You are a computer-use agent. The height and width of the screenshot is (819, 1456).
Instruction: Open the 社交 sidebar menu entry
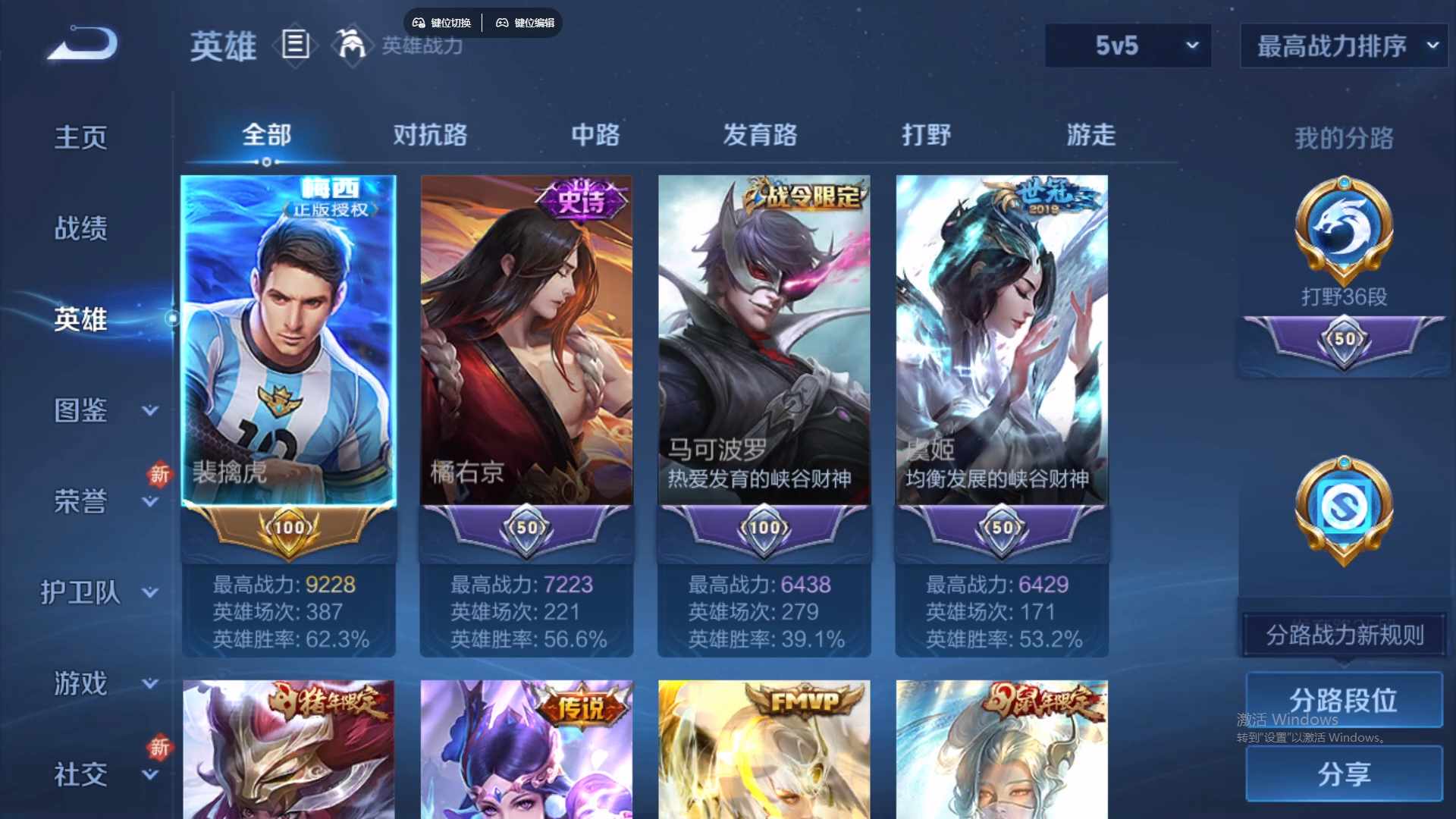[x=80, y=773]
